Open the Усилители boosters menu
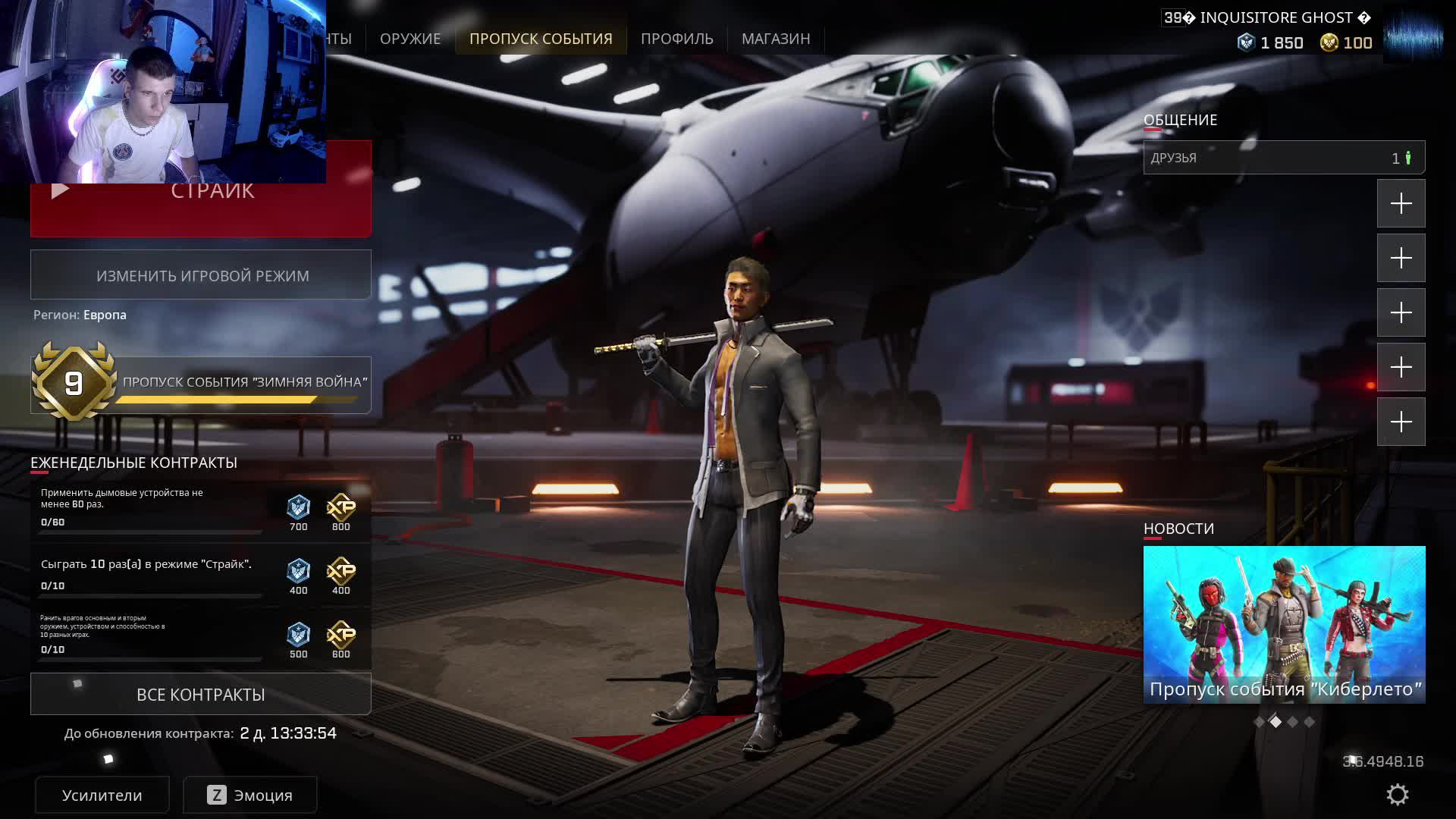 click(102, 795)
